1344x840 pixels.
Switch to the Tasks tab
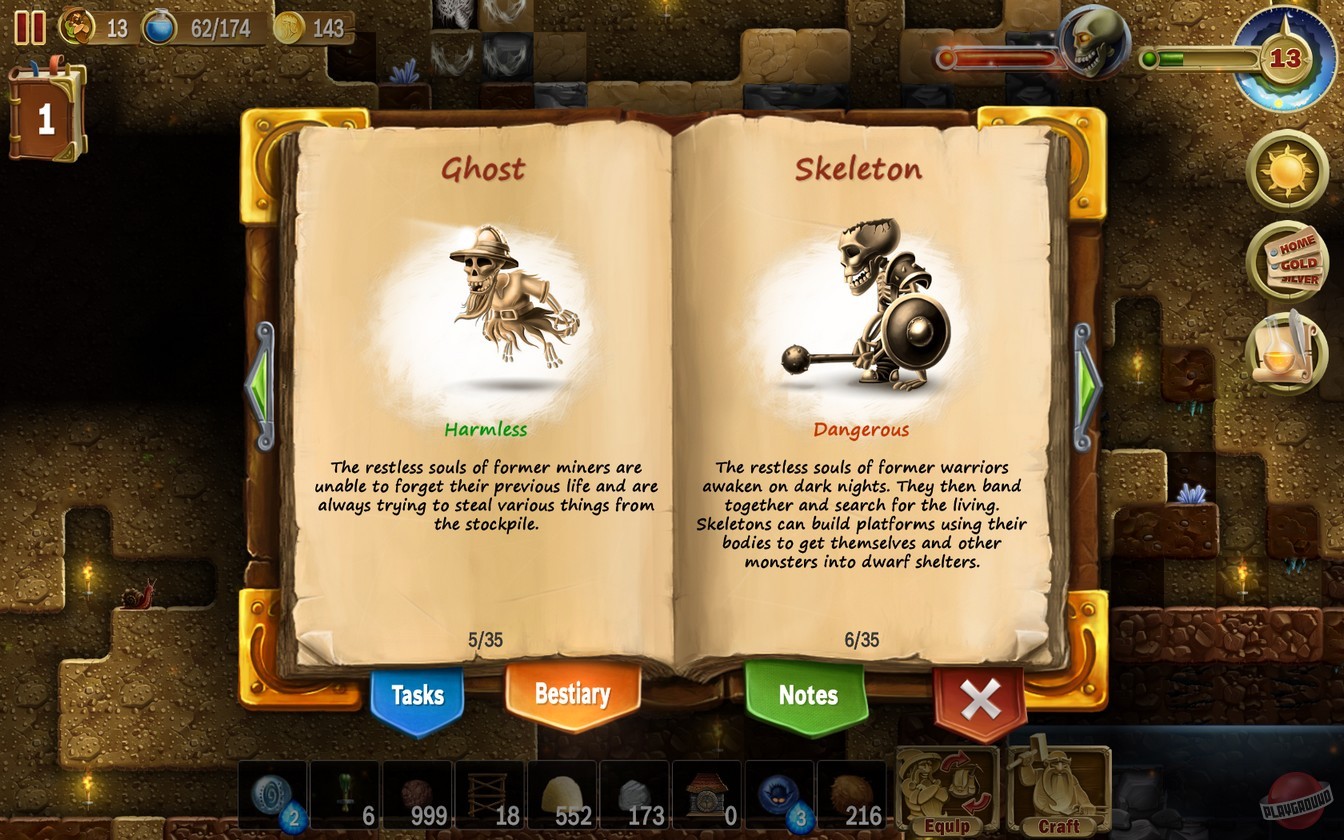click(x=417, y=694)
